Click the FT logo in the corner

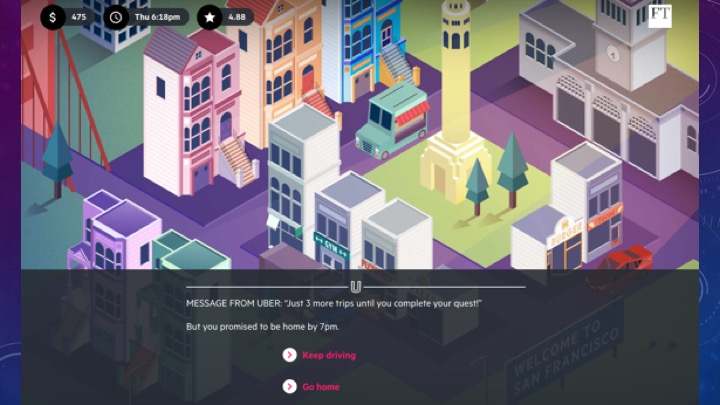point(659,15)
